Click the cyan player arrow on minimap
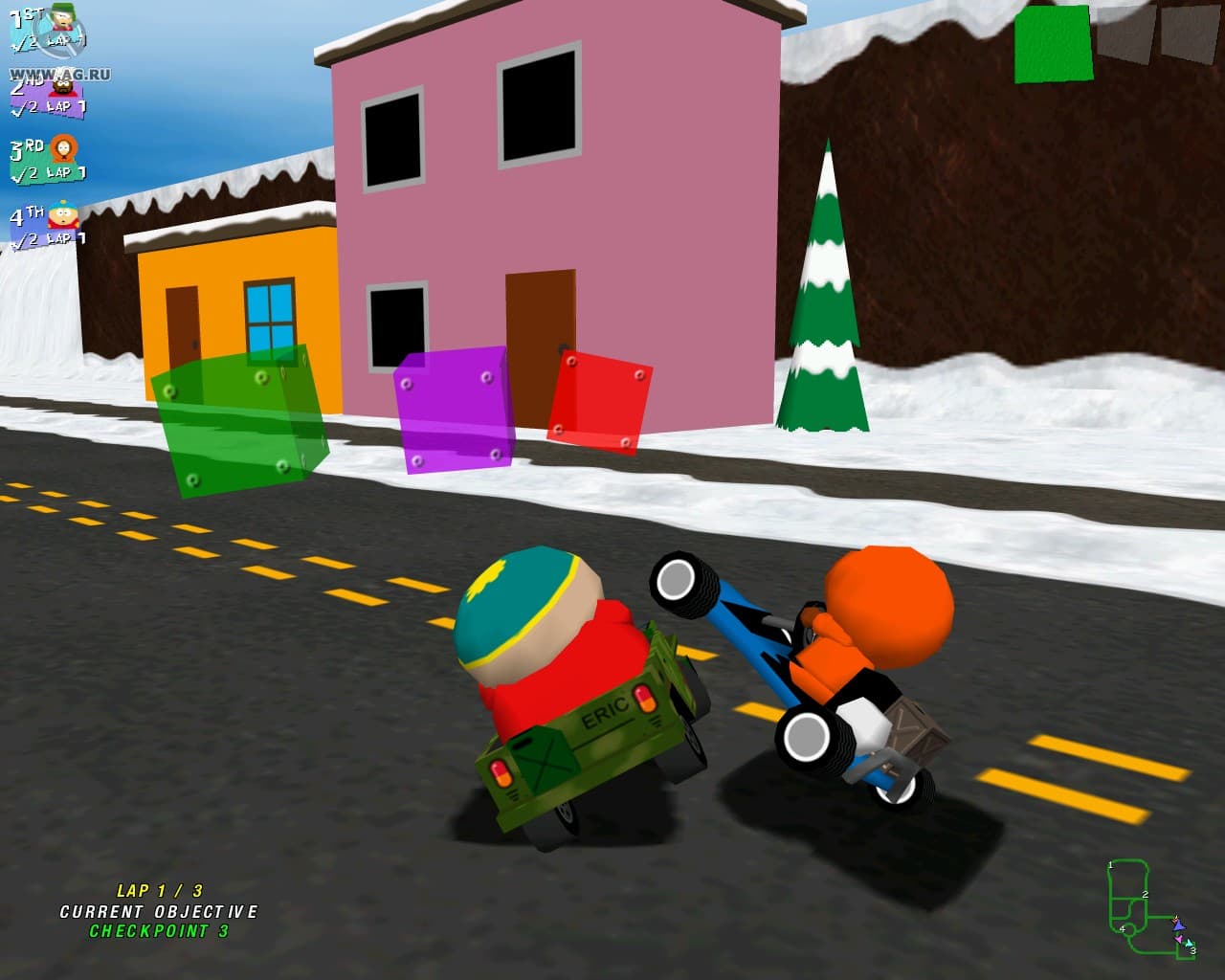This screenshot has width=1225, height=980. click(1190, 944)
